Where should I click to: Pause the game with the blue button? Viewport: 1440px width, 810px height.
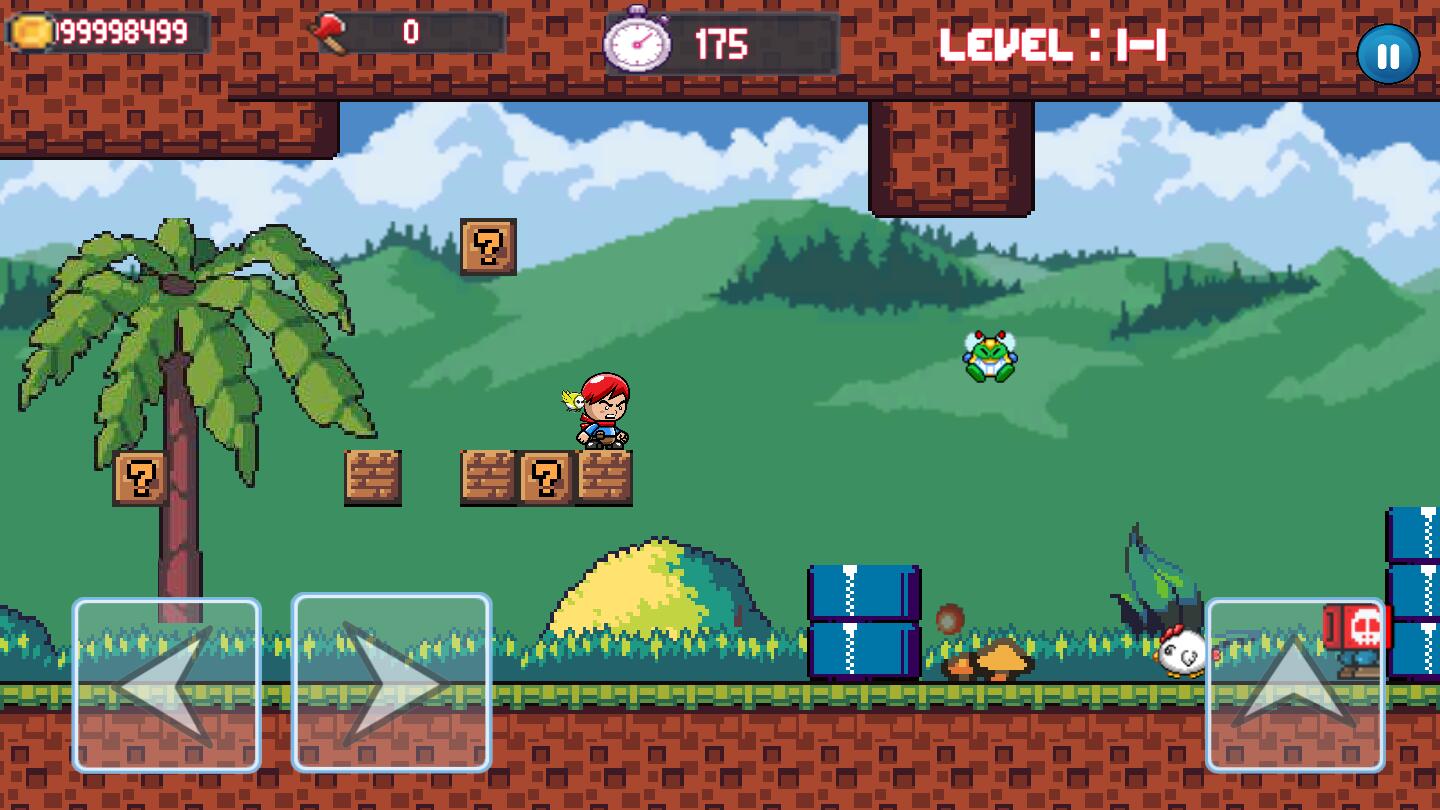tap(1388, 54)
